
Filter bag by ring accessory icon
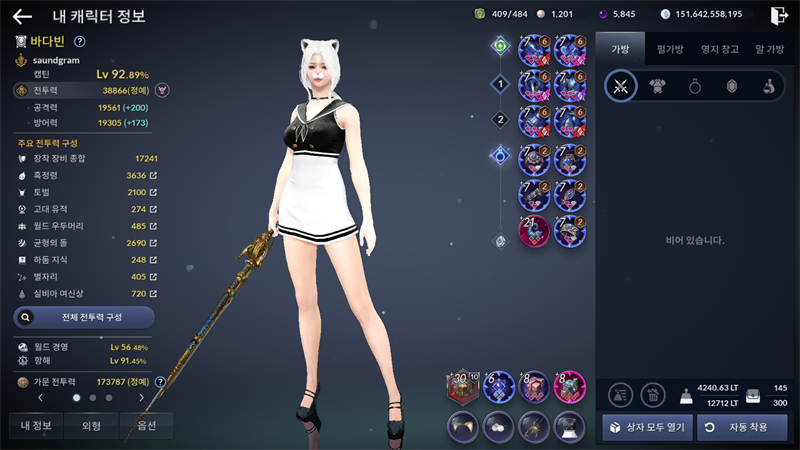pyautogui.click(x=694, y=87)
